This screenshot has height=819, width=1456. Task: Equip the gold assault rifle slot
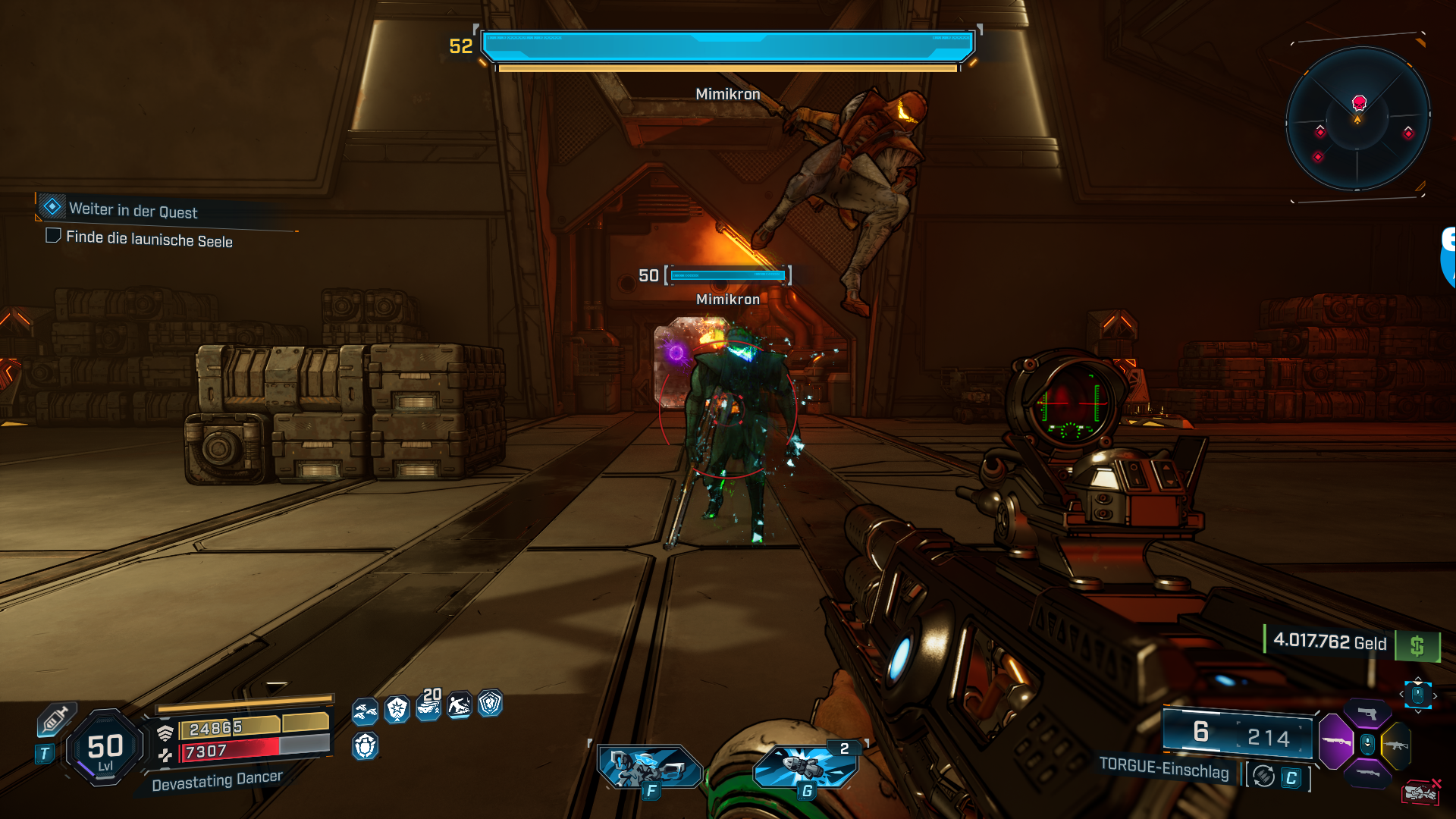[1396, 745]
